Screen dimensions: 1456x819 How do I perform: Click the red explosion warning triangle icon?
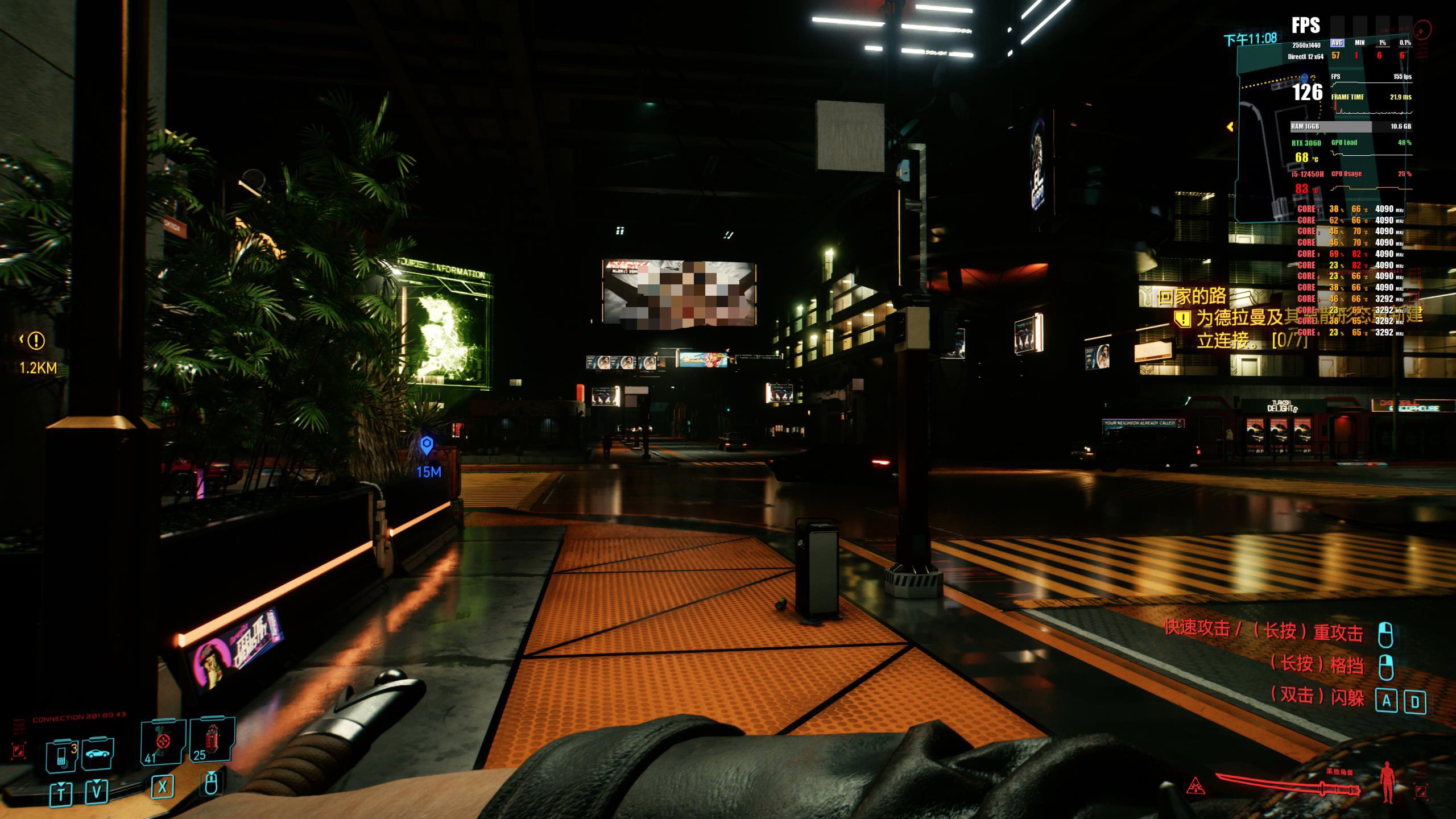pos(1196,787)
